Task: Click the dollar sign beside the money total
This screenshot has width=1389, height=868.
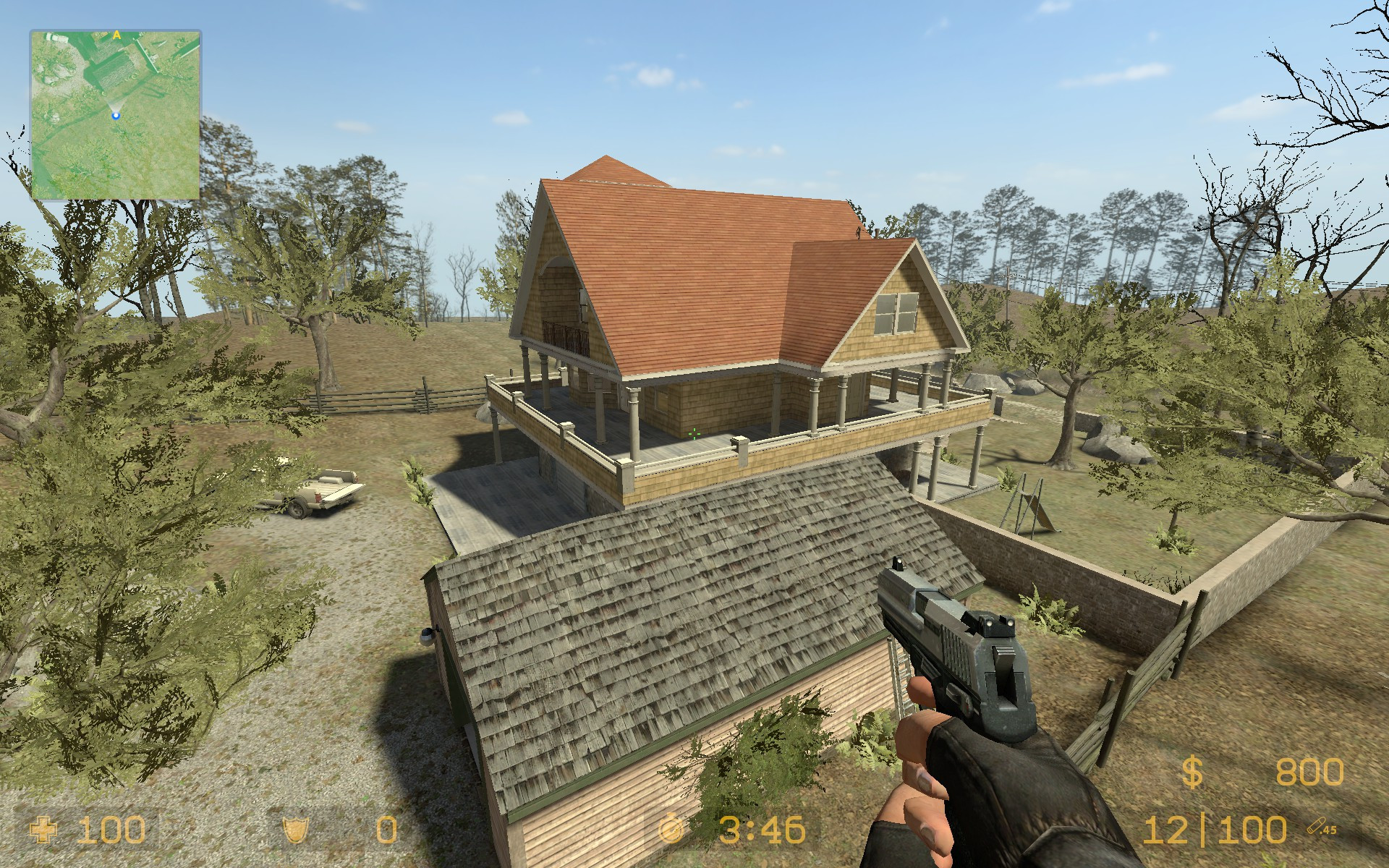Action: coord(1193,773)
